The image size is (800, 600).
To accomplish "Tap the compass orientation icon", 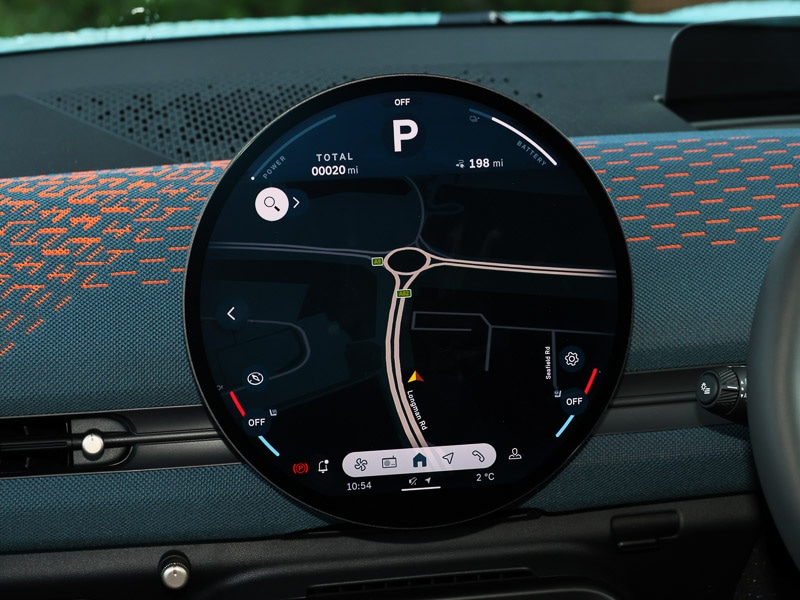I will point(256,378).
